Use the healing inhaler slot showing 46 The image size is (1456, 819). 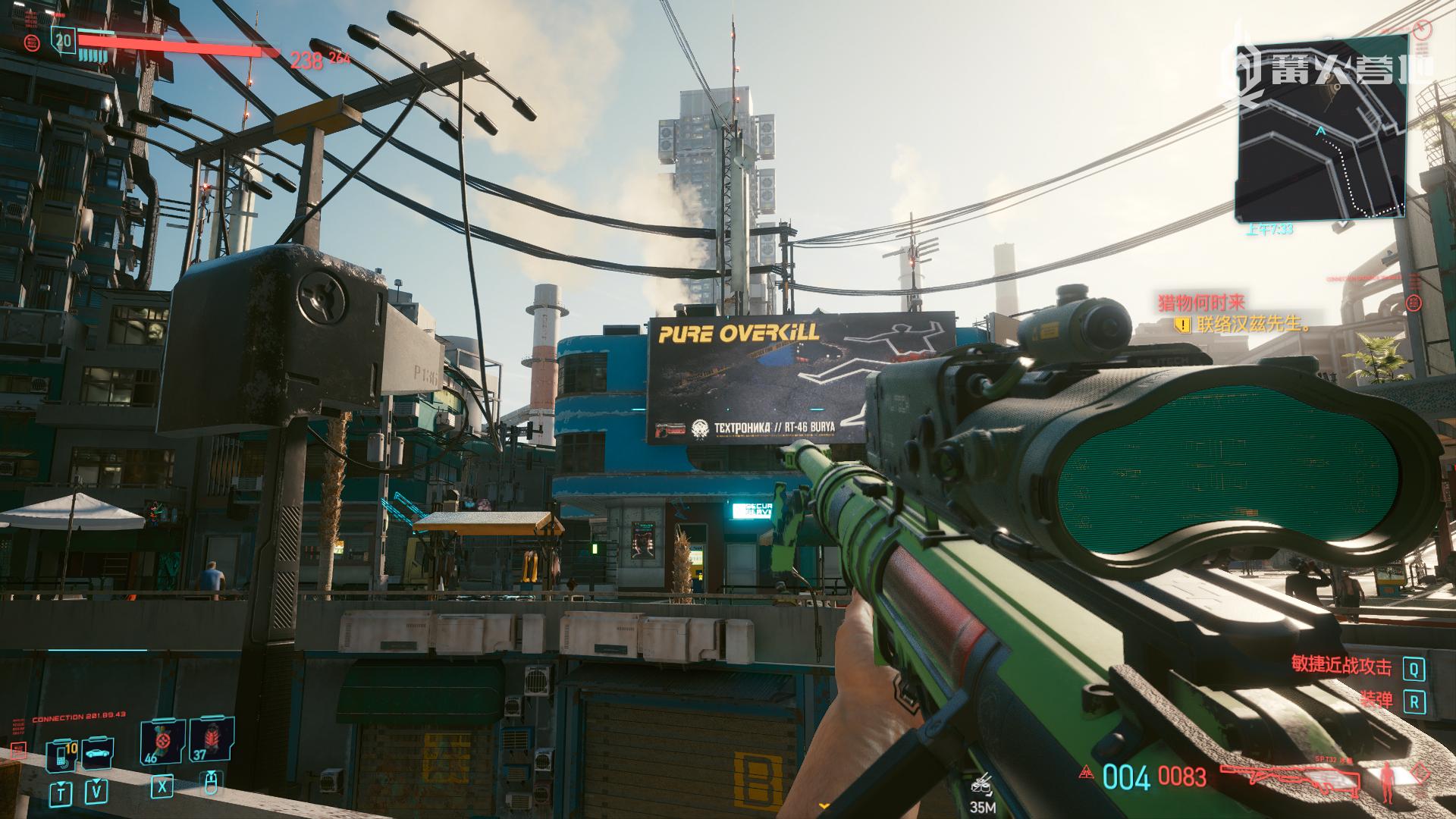(162, 742)
